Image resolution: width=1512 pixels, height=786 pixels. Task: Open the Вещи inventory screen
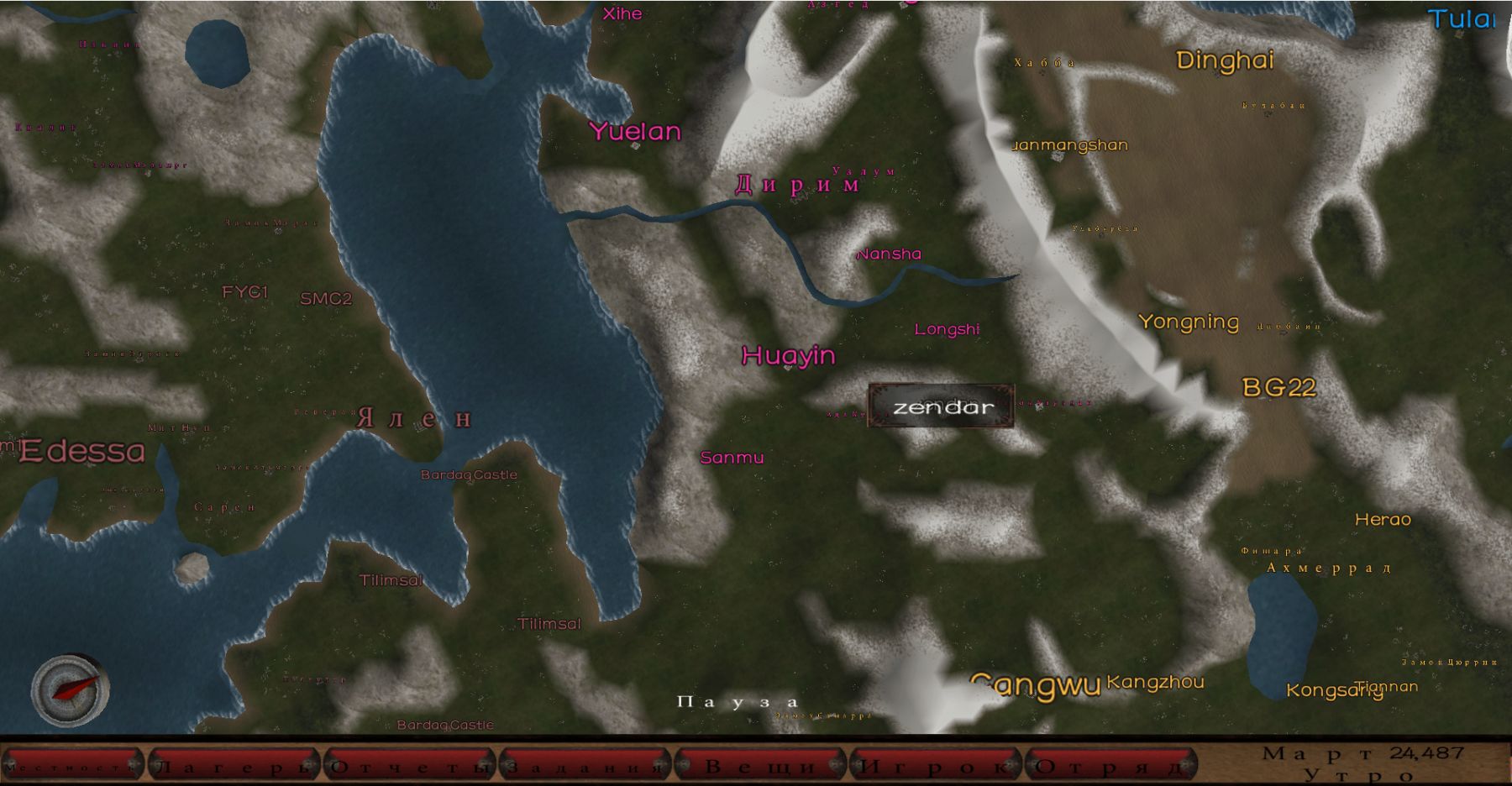(x=761, y=765)
